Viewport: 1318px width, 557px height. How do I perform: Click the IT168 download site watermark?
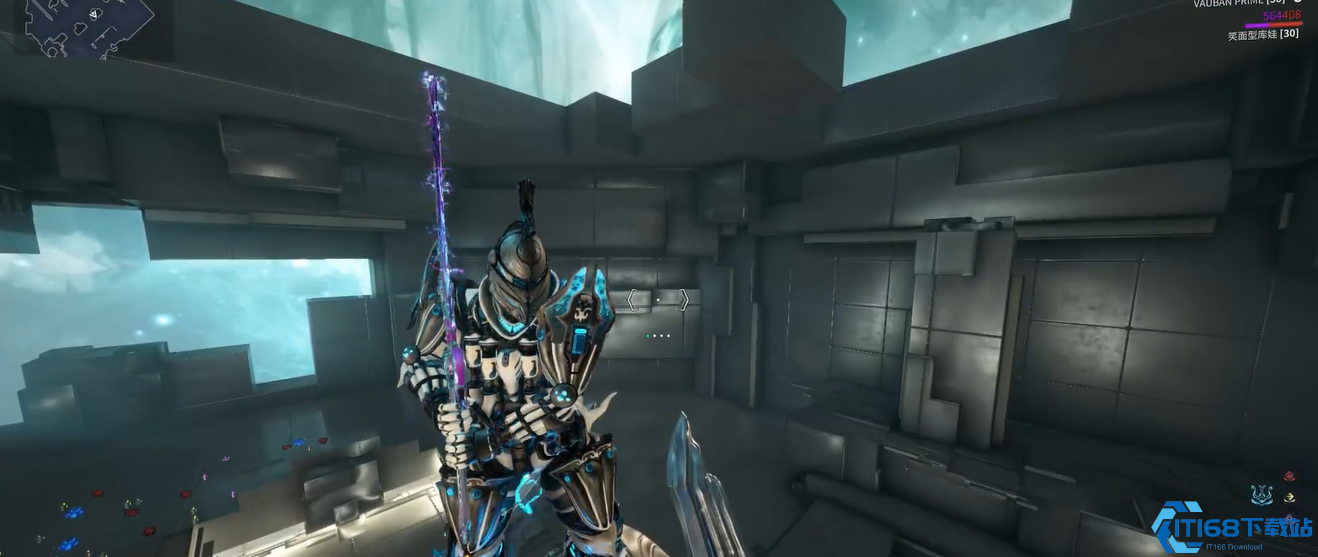click(x=1233, y=529)
